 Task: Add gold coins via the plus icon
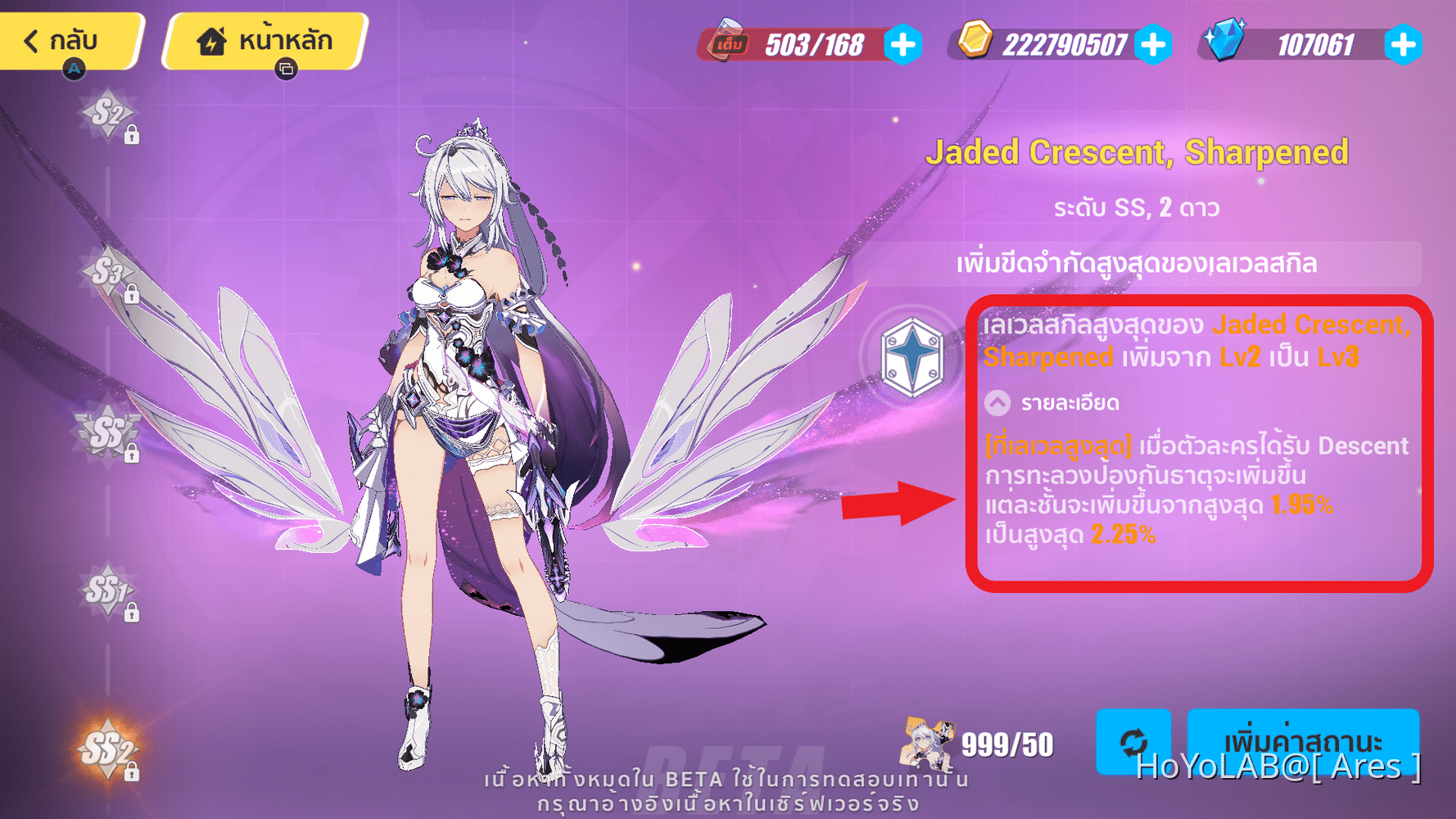pos(1155,46)
